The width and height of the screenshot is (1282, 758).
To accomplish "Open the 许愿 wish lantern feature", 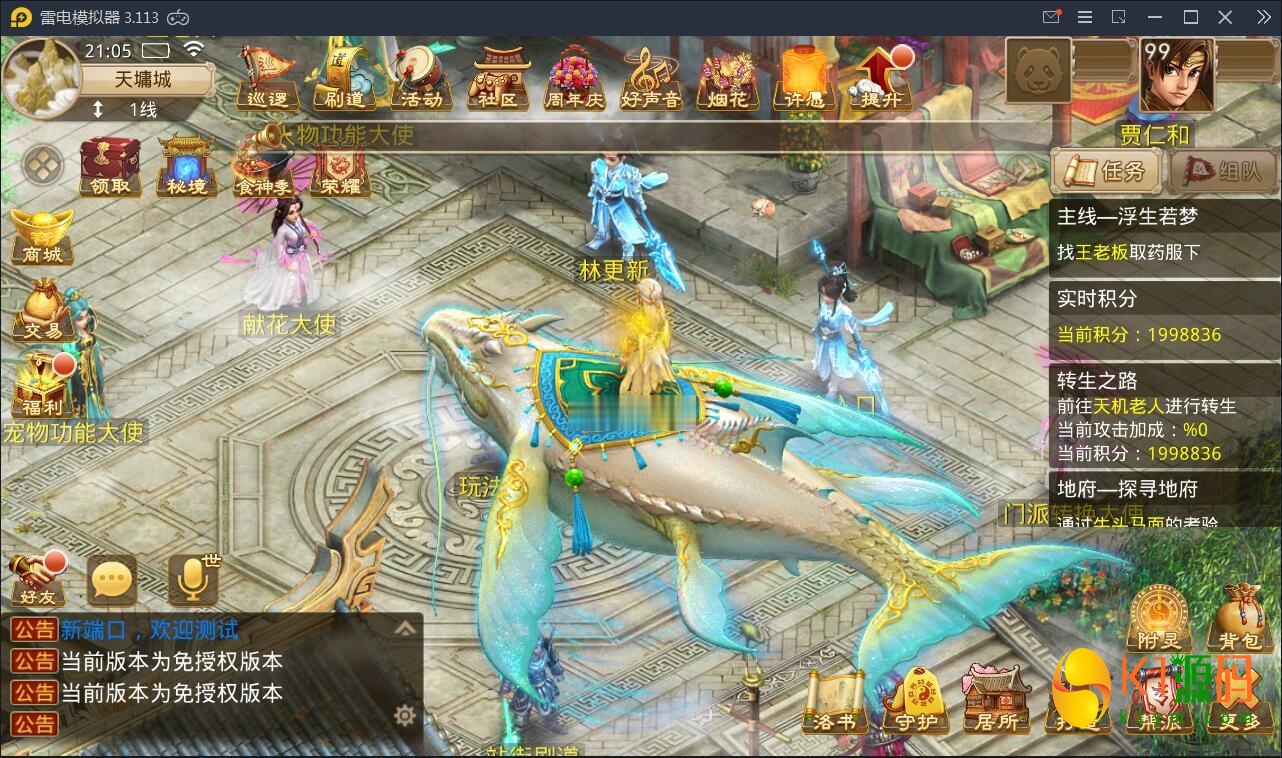I will tap(804, 80).
